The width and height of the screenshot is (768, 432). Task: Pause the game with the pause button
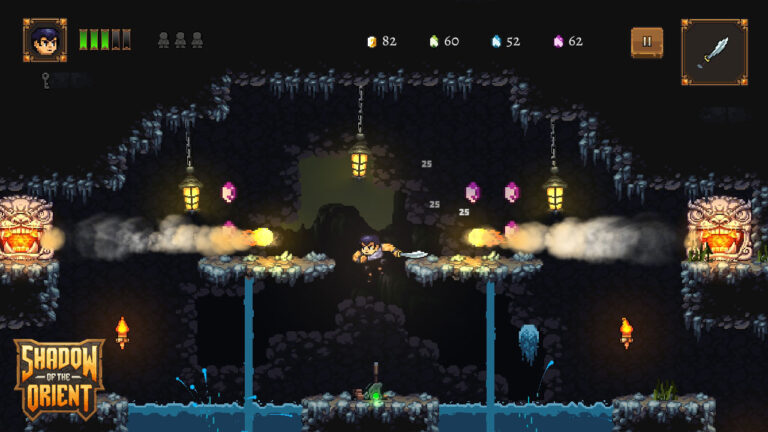click(646, 42)
